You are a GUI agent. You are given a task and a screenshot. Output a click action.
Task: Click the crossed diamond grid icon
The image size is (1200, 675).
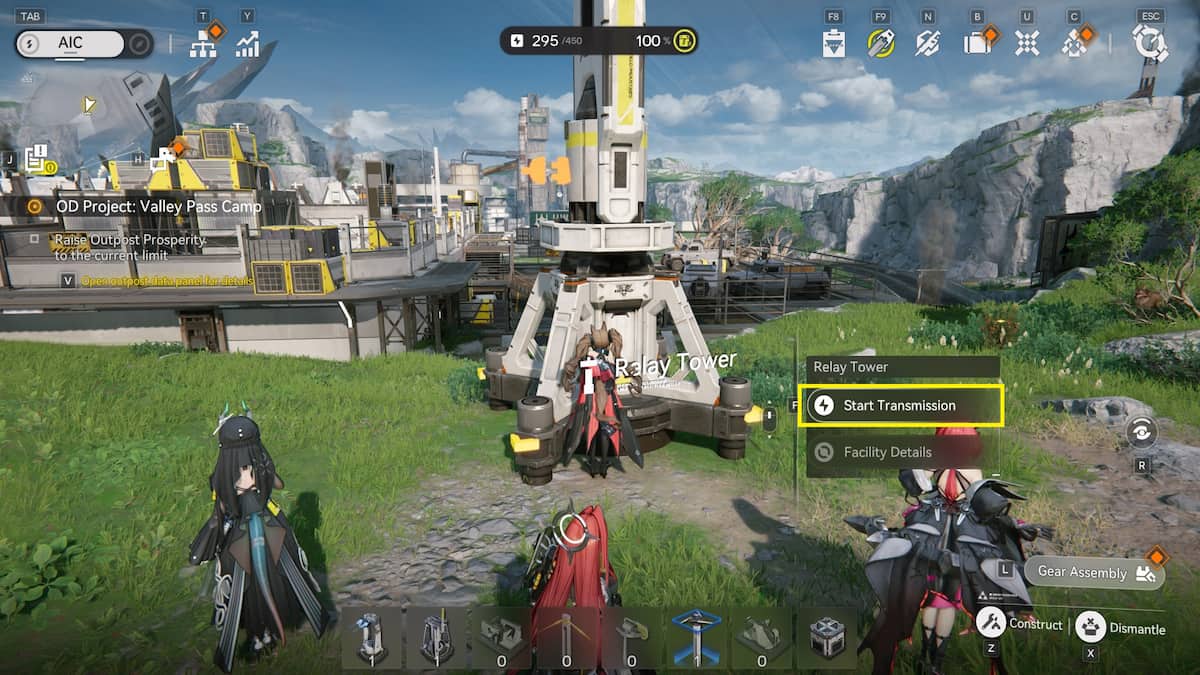(1026, 43)
